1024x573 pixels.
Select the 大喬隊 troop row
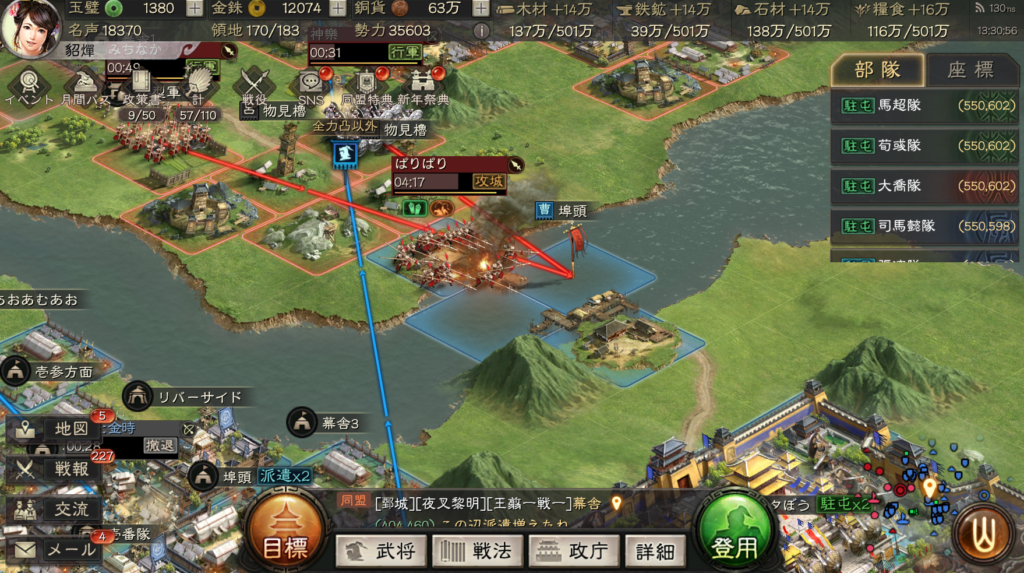(922, 187)
